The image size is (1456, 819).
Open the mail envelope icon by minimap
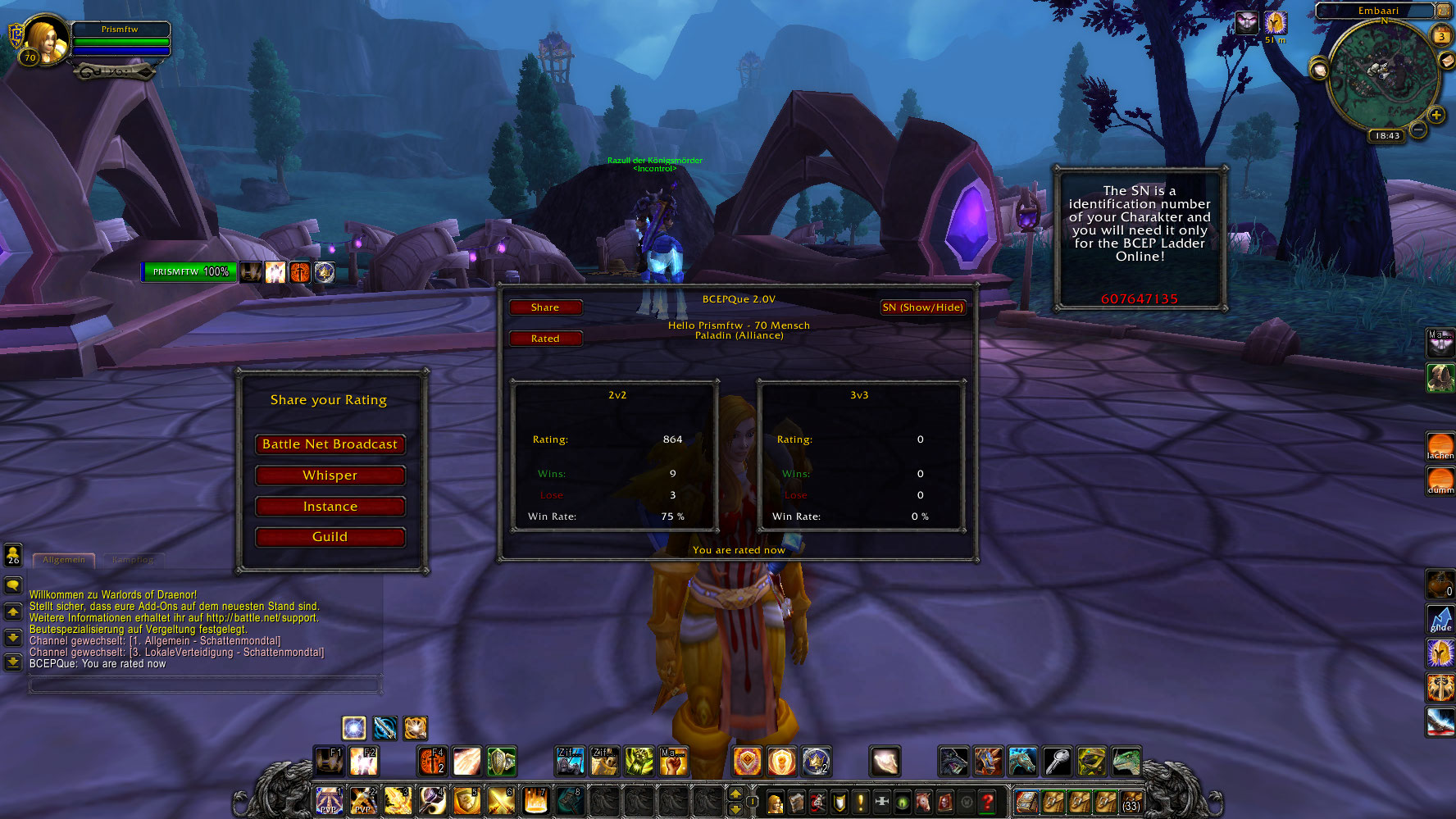point(1446,62)
